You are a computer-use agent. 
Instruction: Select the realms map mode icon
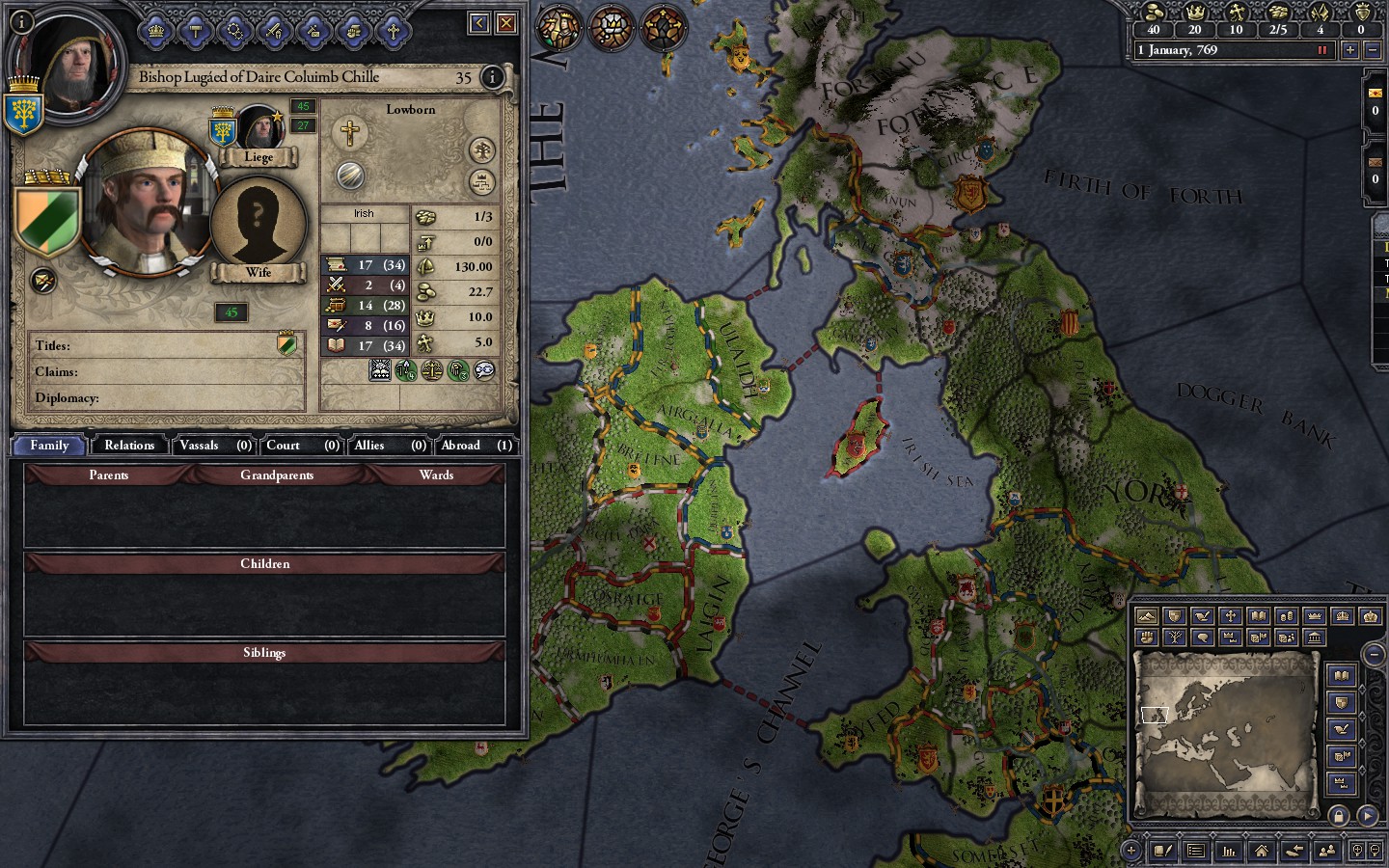click(x=1174, y=615)
